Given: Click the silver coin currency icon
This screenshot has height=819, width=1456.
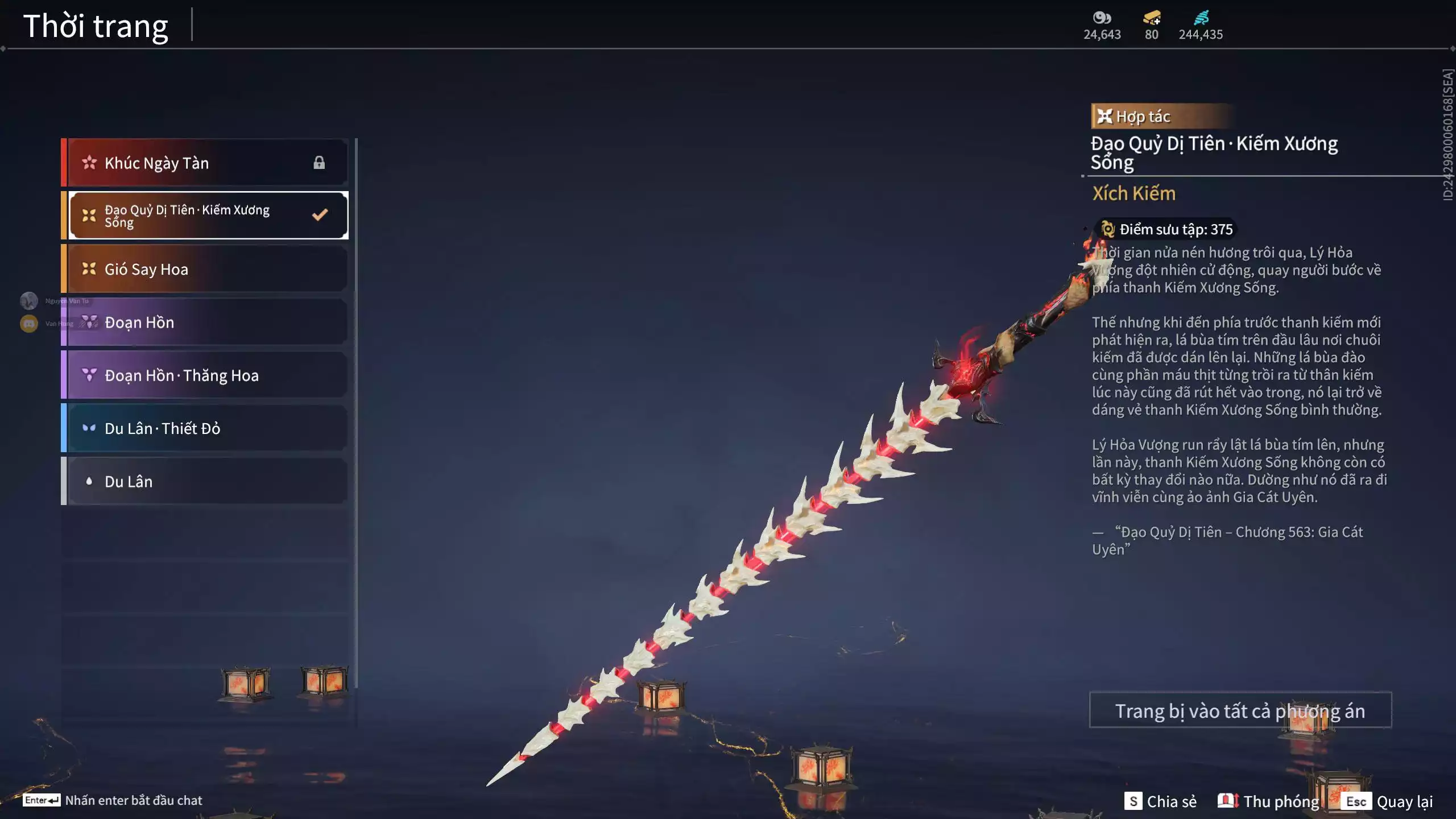Looking at the screenshot, I should tap(1102, 18).
